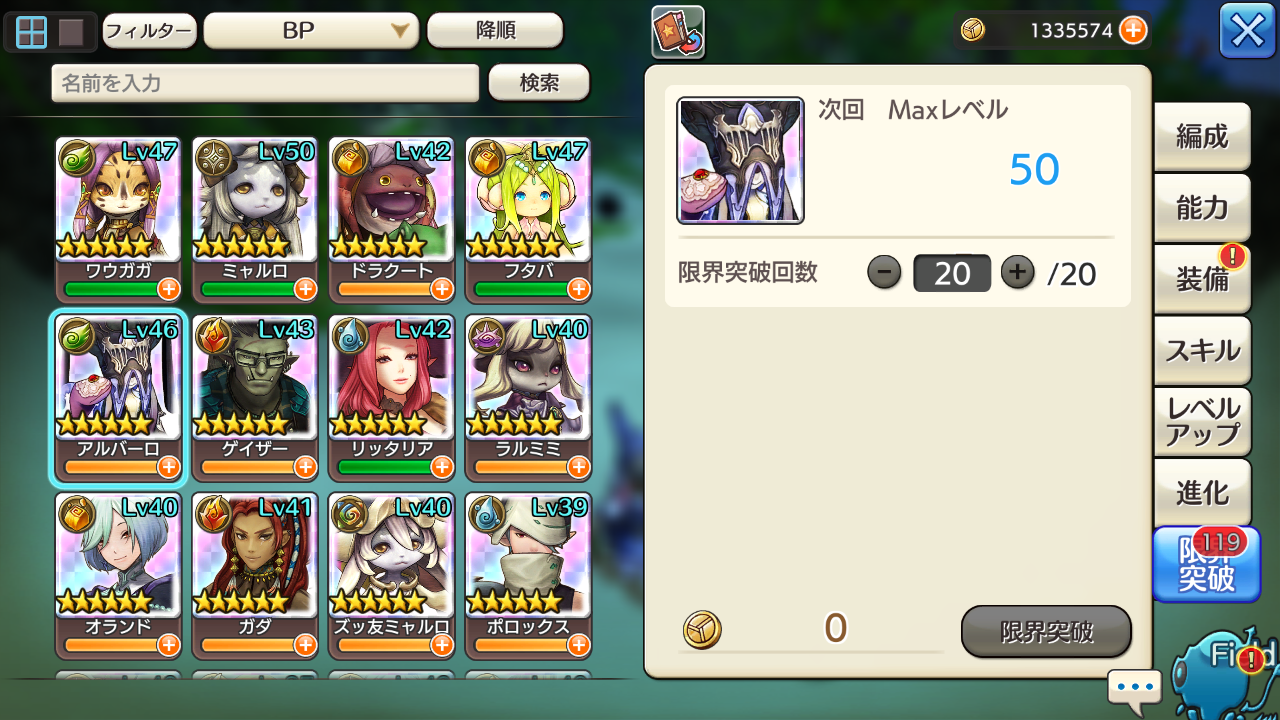
Task: Open the BP sort dropdown
Action: point(310,31)
